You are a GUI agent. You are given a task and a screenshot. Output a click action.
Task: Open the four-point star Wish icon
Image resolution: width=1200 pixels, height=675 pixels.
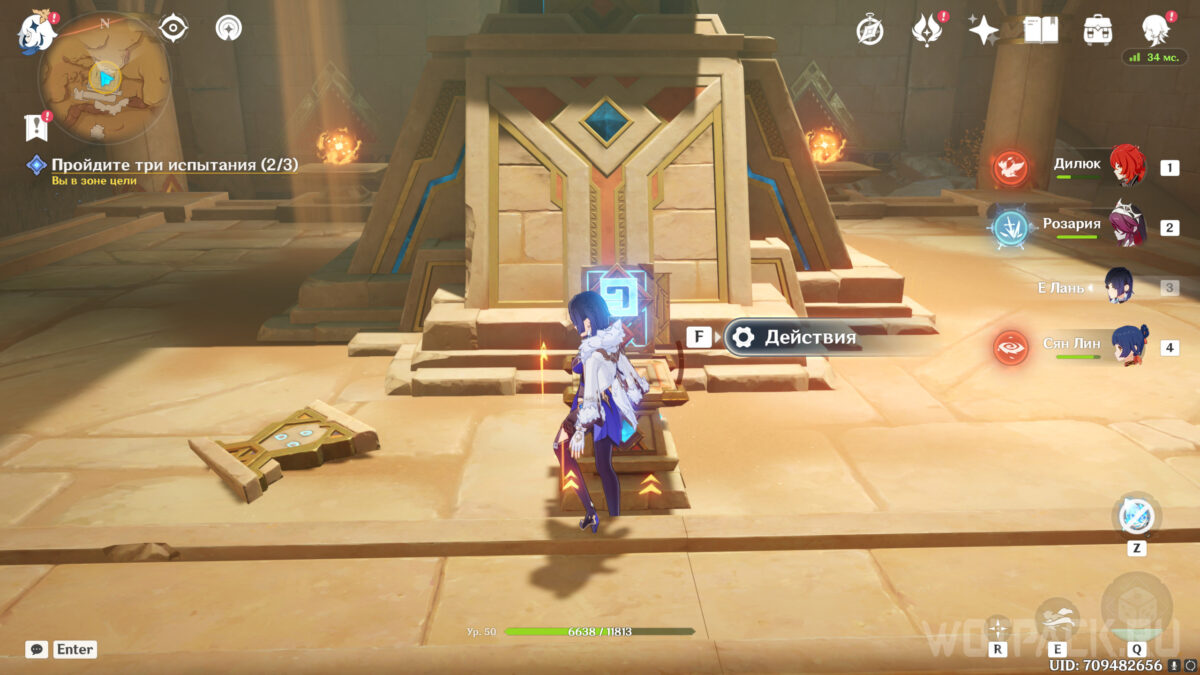pos(983,30)
